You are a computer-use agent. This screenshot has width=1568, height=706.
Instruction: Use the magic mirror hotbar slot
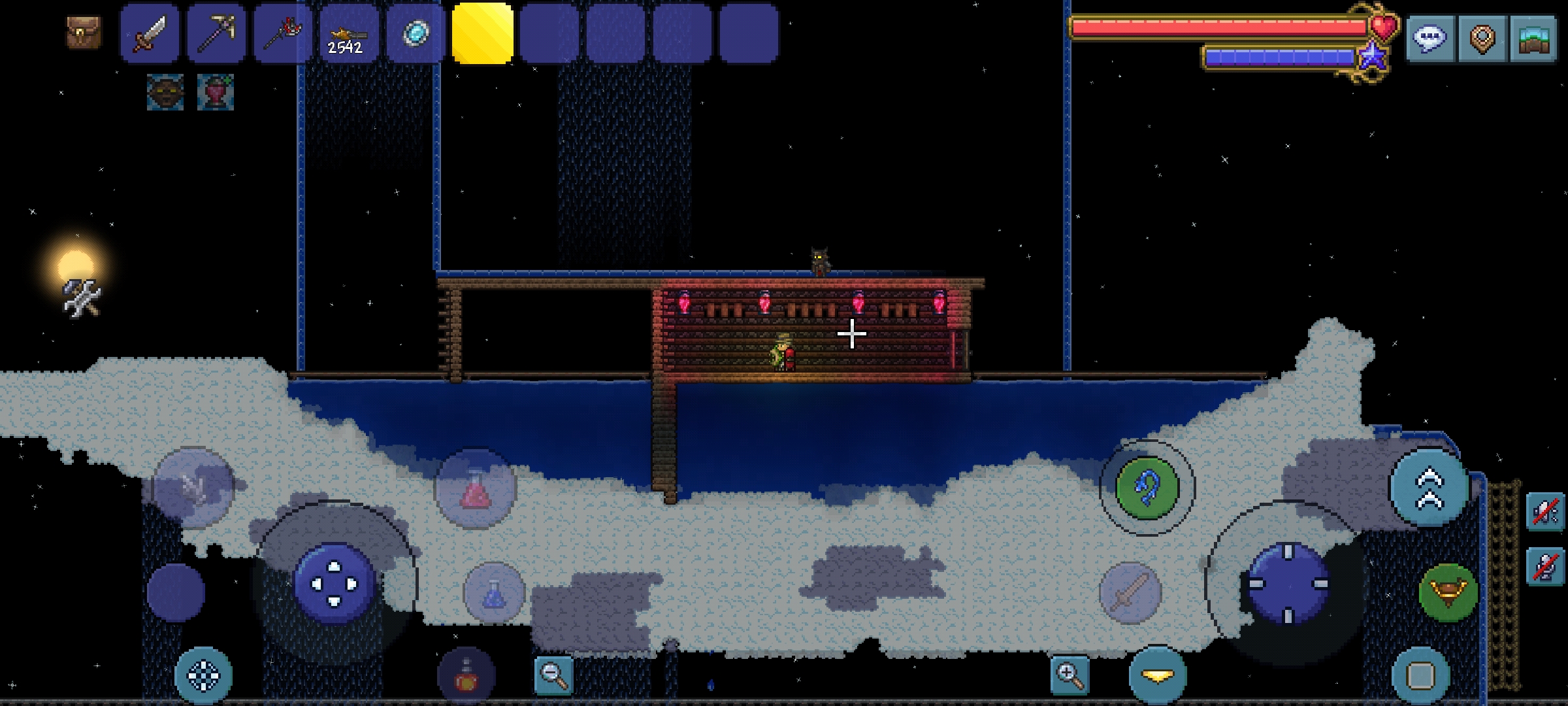pos(416,34)
